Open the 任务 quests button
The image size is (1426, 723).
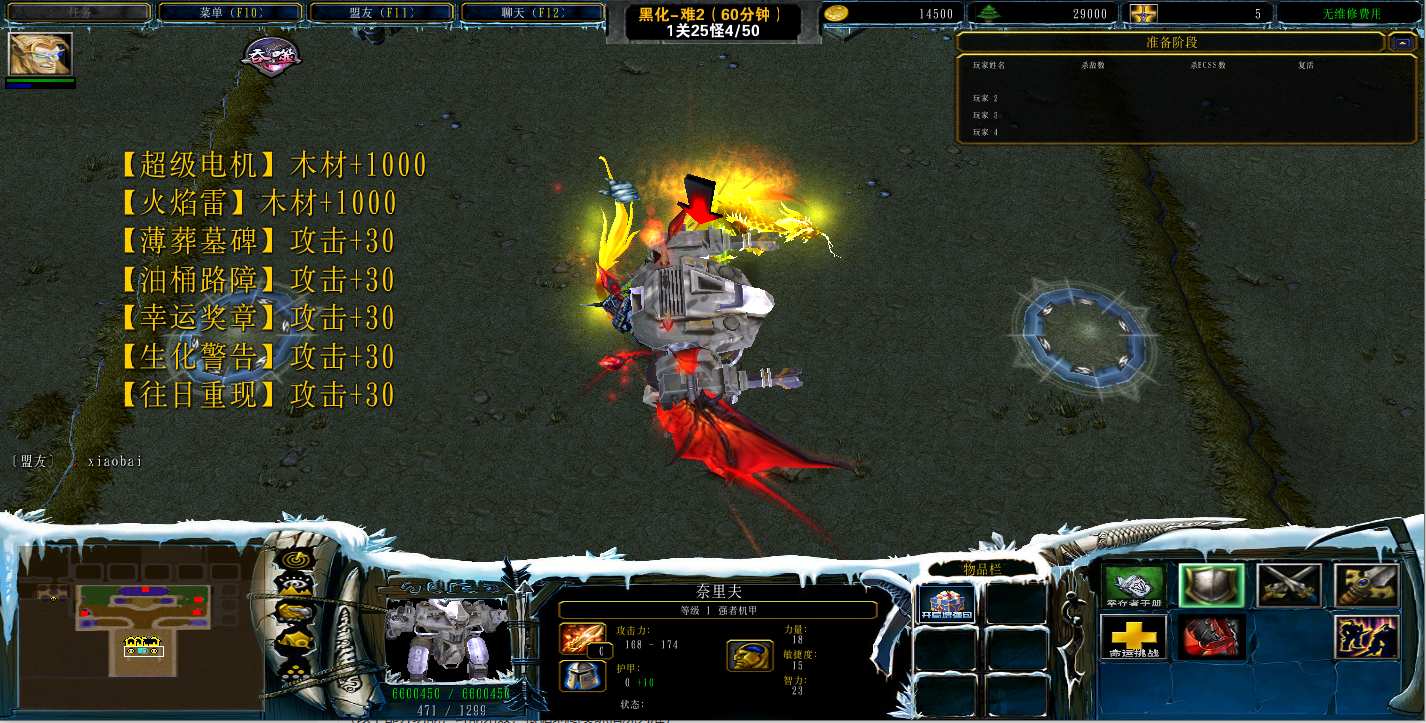tap(78, 13)
